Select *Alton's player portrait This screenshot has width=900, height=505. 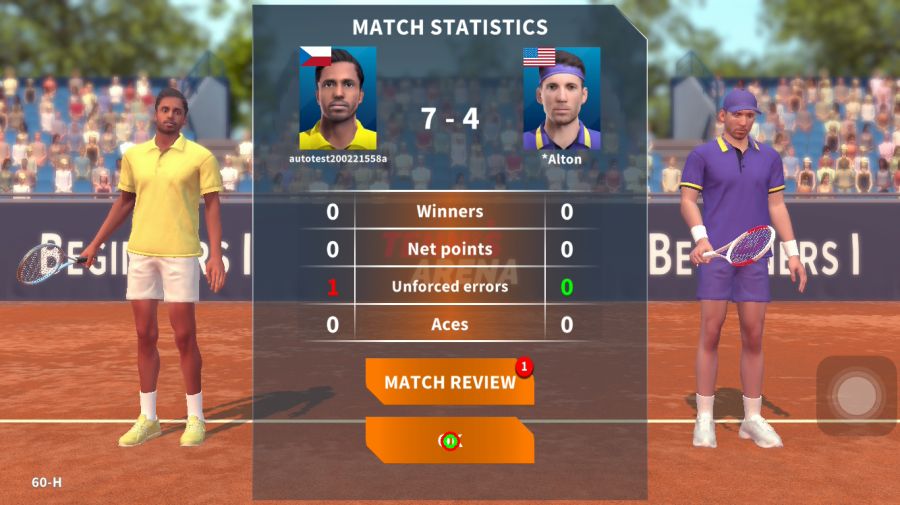[561, 98]
